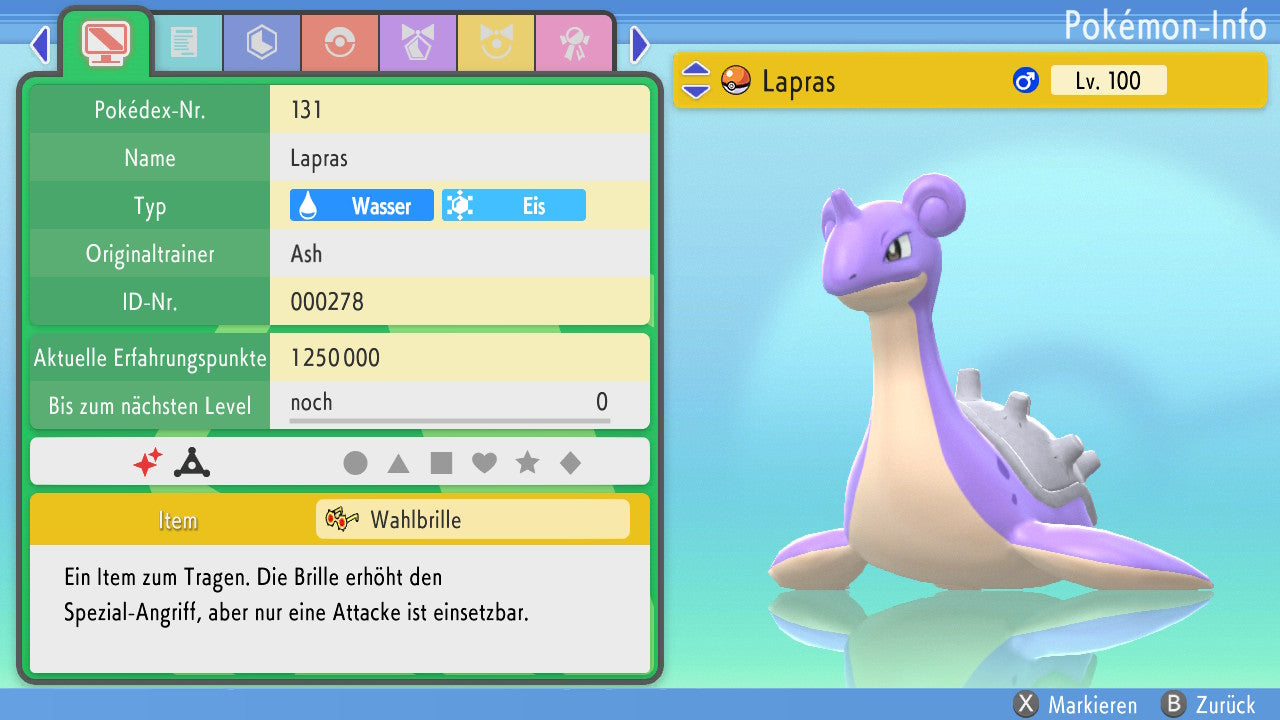Image resolution: width=1280 pixels, height=720 pixels.
Task: Click the left arrow beside the tabs
Action: pyautogui.click(x=40, y=44)
